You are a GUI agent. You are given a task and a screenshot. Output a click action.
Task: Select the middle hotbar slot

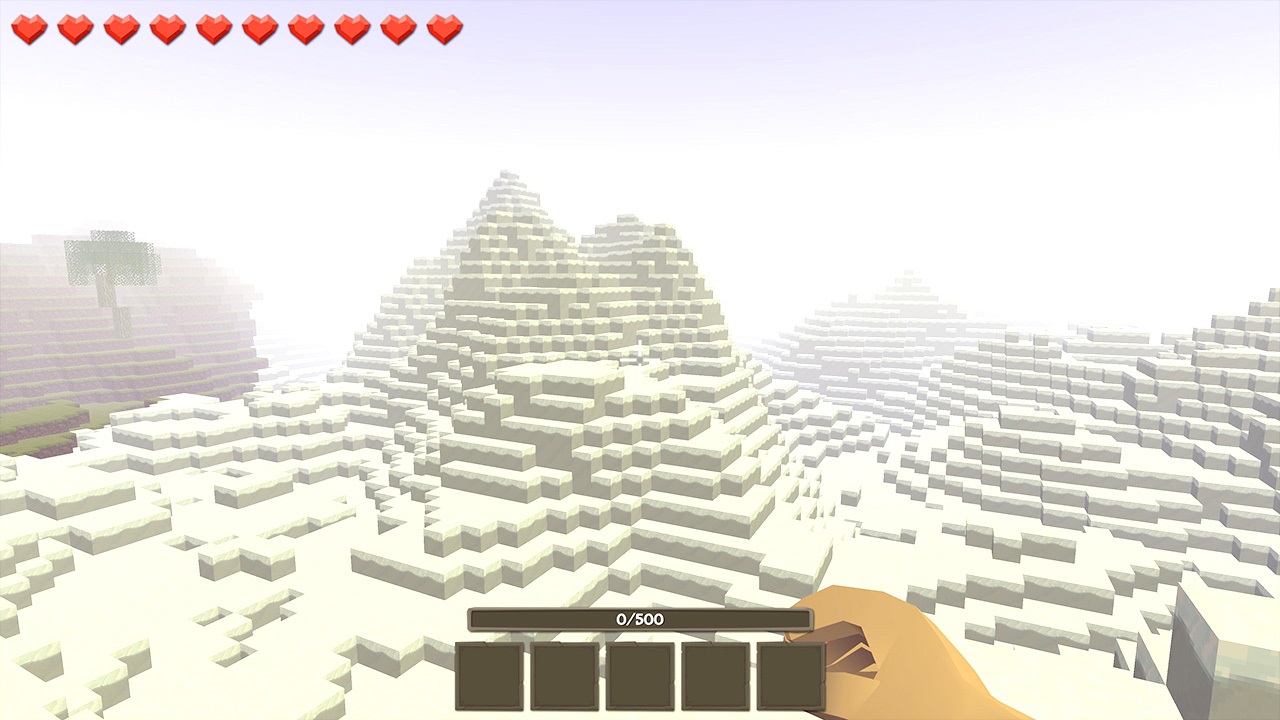[640, 677]
